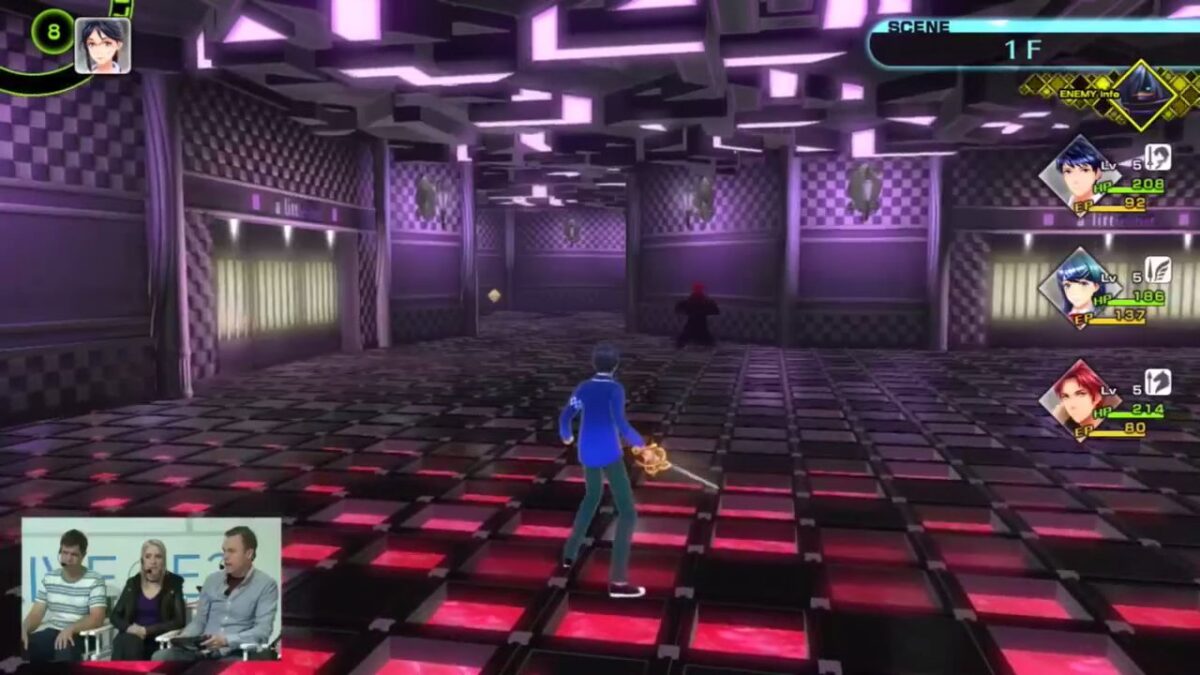Click the presenters' webcam overlay

click(151, 589)
